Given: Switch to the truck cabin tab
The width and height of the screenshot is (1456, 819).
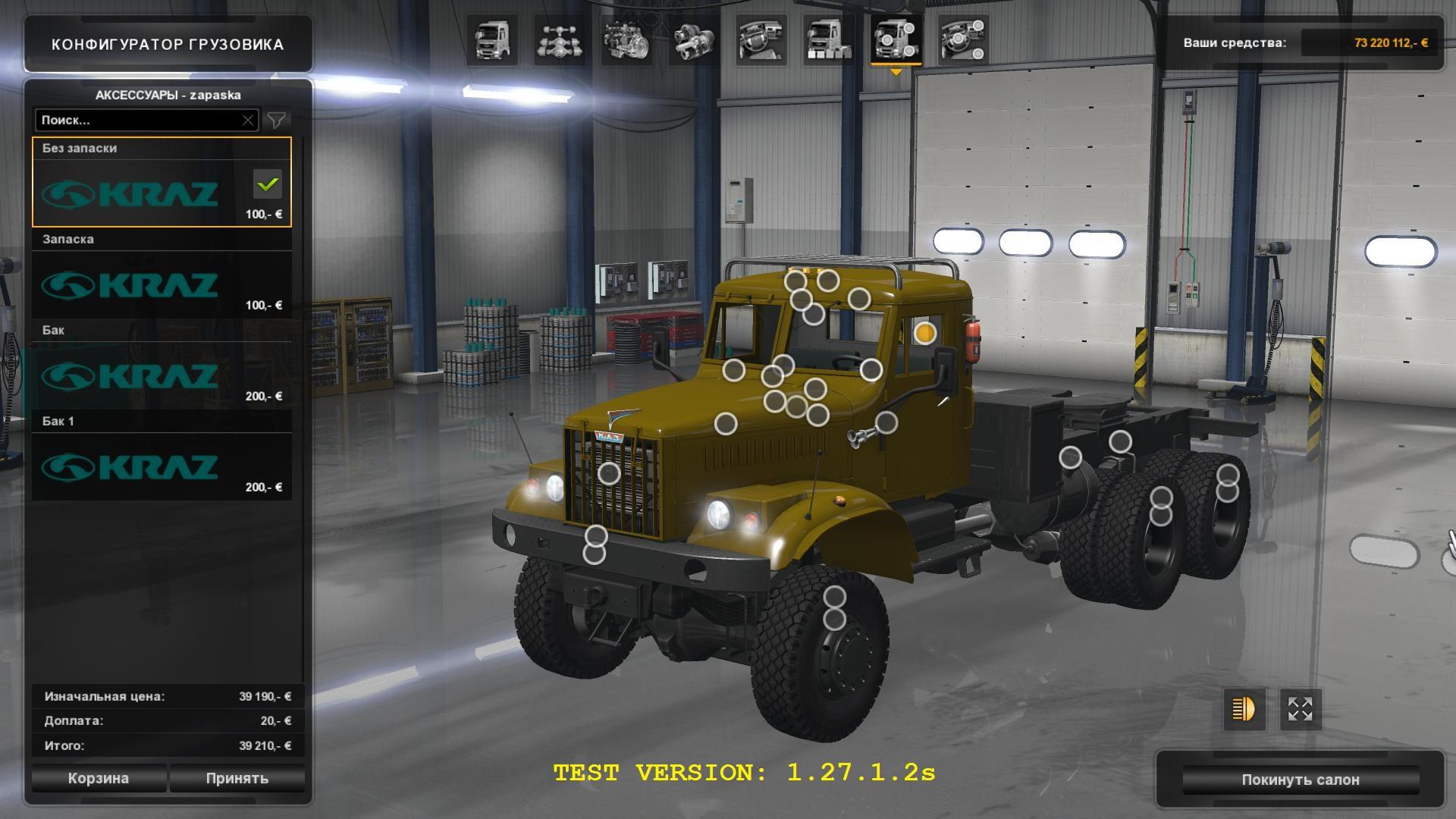Looking at the screenshot, I should click(x=492, y=40).
